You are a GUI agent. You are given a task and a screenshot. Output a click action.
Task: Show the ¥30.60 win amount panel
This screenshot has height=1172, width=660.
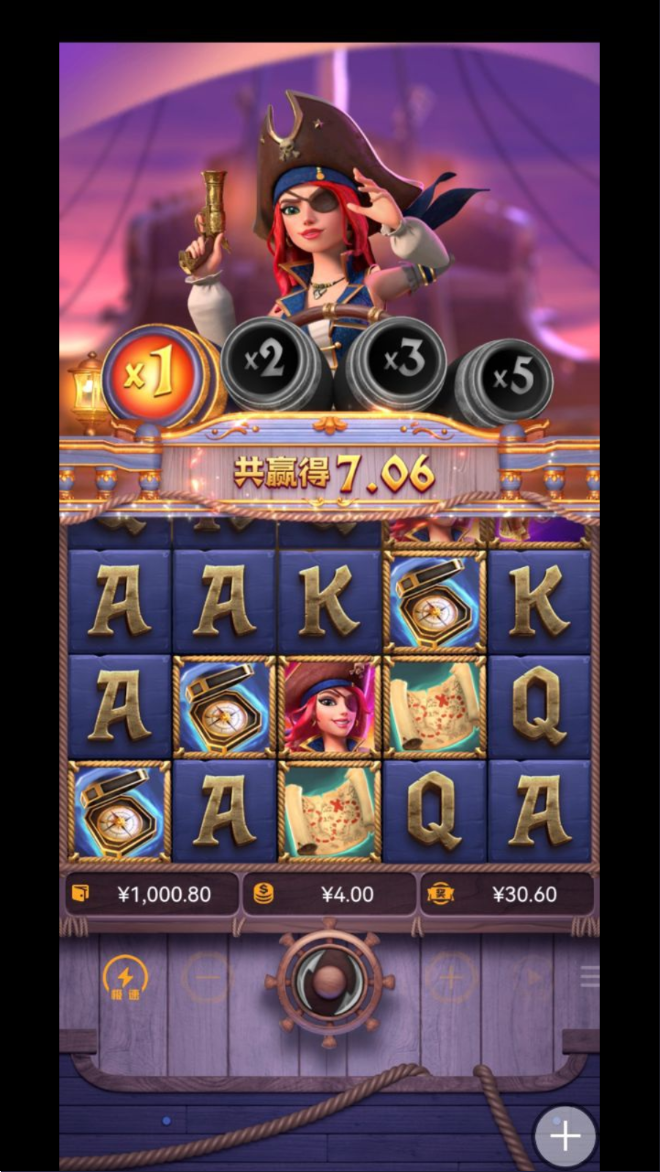click(506, 894)
